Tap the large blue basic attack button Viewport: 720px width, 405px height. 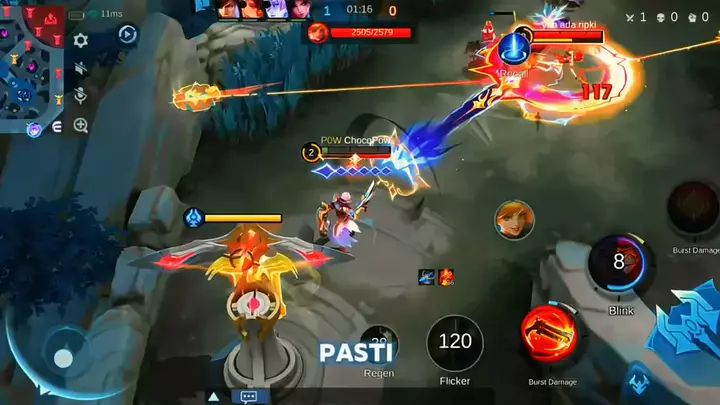pyautogui.click(x=690, y=320)
